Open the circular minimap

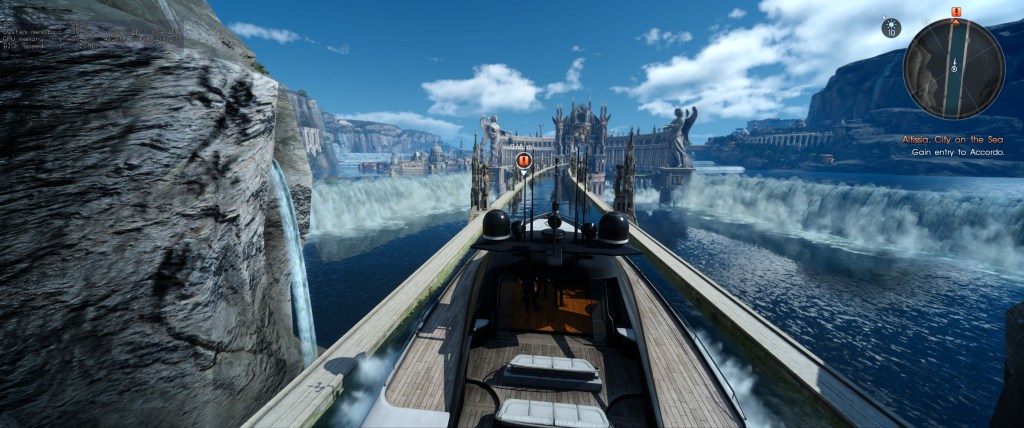(x=953, y=68)
